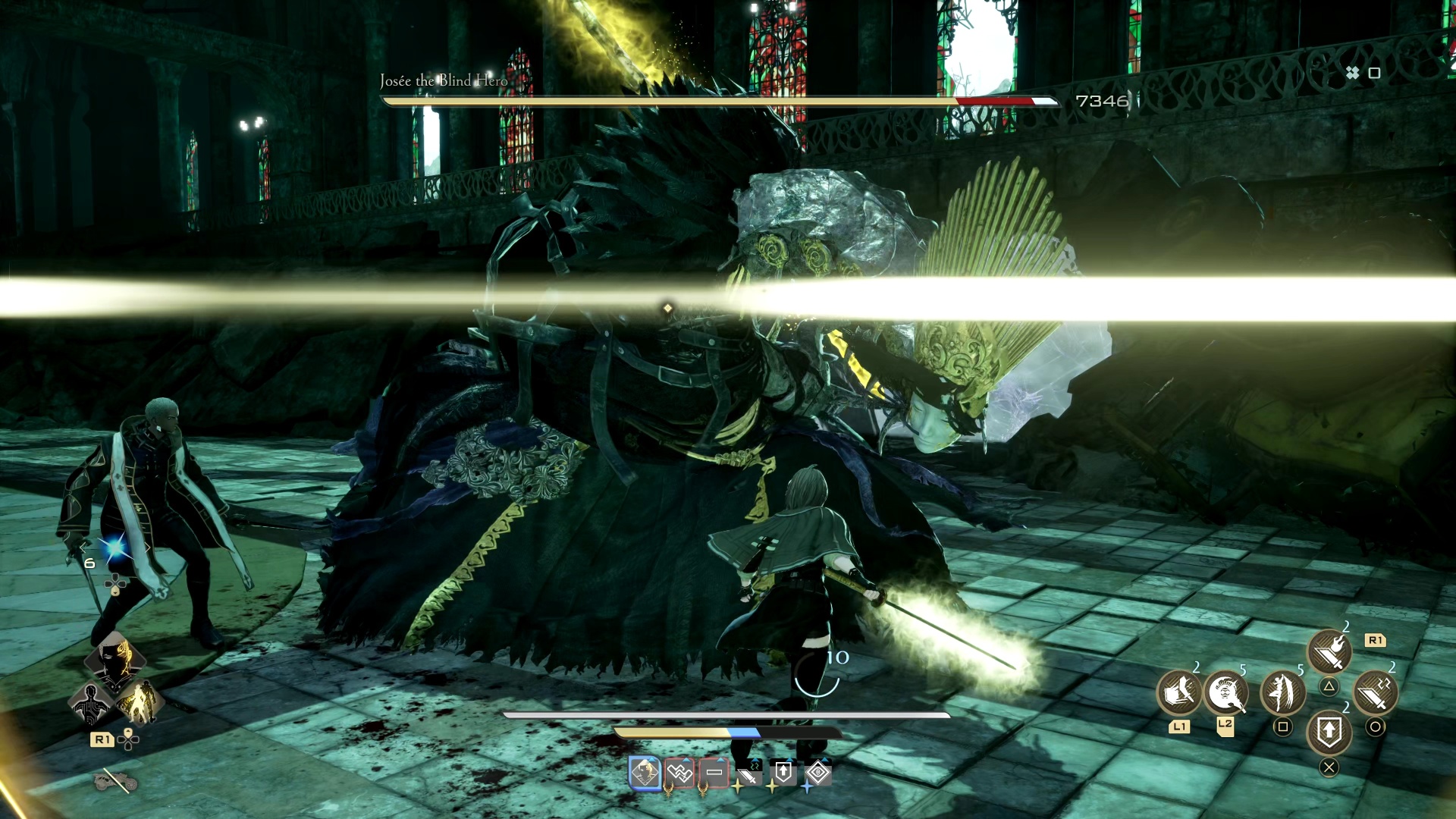Toggle the crossed-out motorcycle mount indicator
This screenshot has height=819, width=1456.
pyautogui.click(x=116, y=780)
